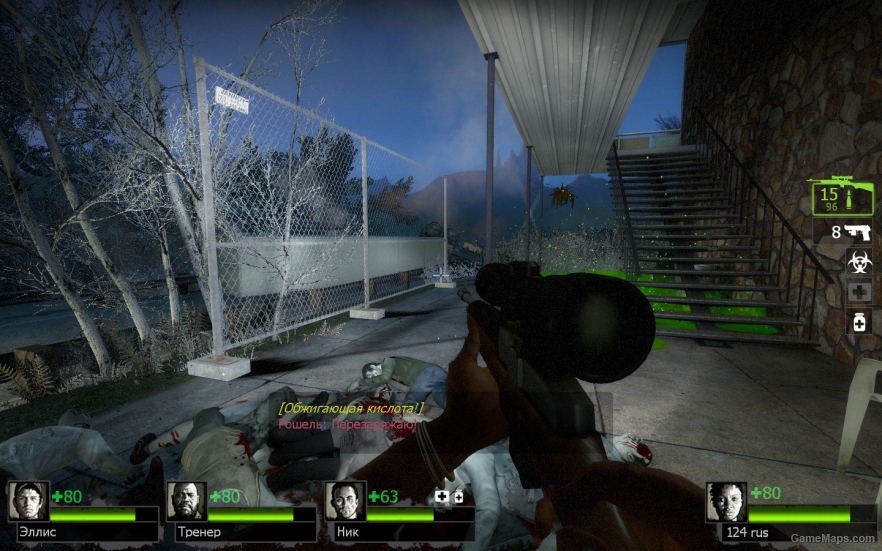Click Coach's teammate portrait (Тренер)
This screenshot has width=882, height=551.
click(186, 501)
